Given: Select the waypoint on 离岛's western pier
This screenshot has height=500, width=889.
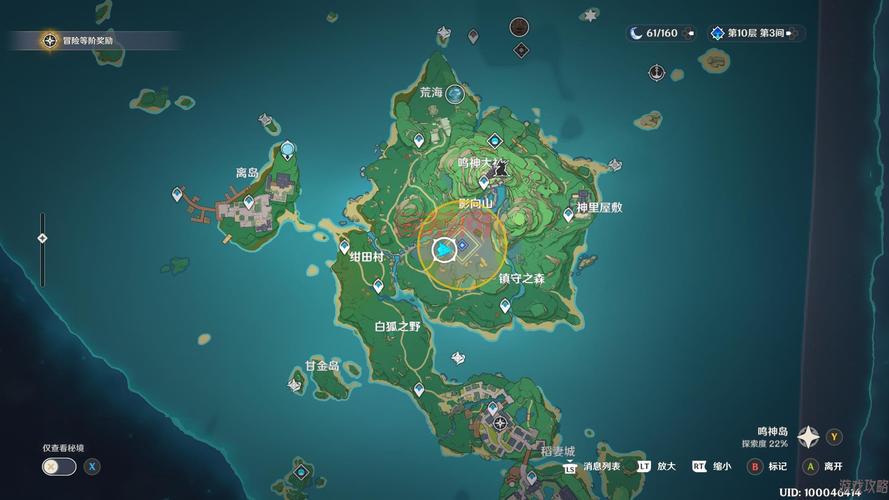Looking at the screenshot, I should pyautogui.click(x=178, y=194).
